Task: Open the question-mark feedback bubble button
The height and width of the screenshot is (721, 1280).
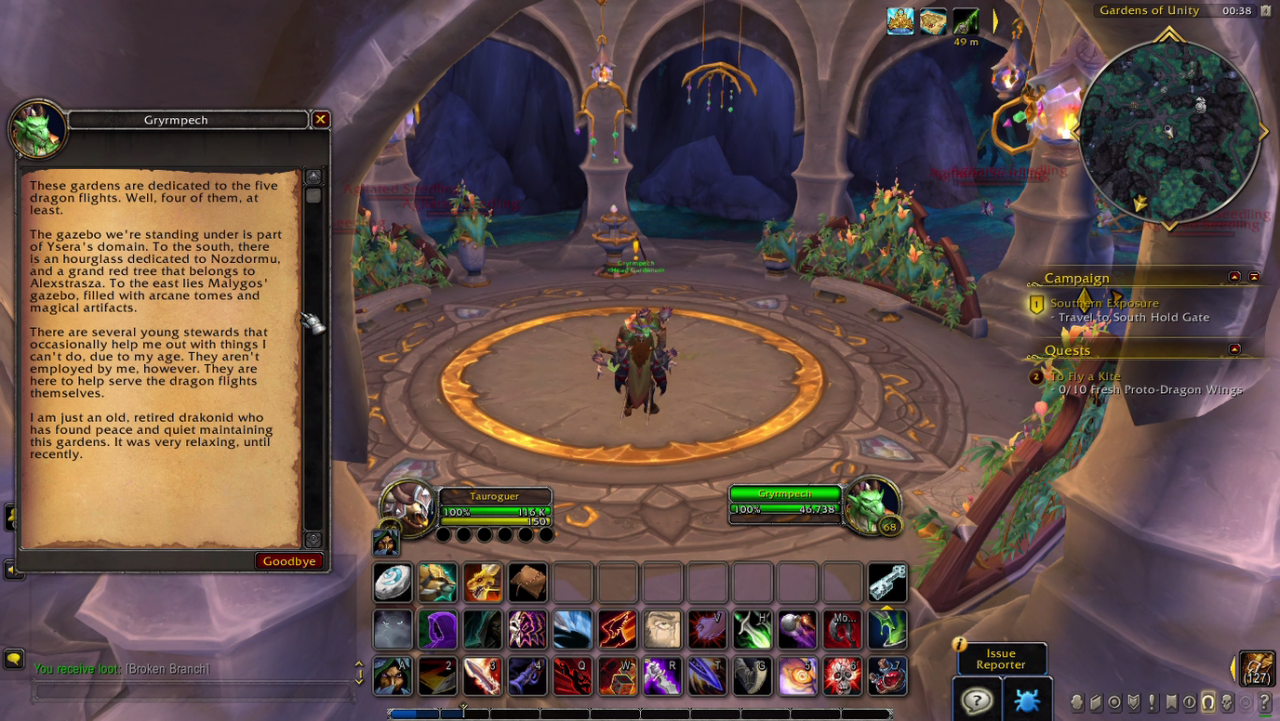Action: click(975, 699)
